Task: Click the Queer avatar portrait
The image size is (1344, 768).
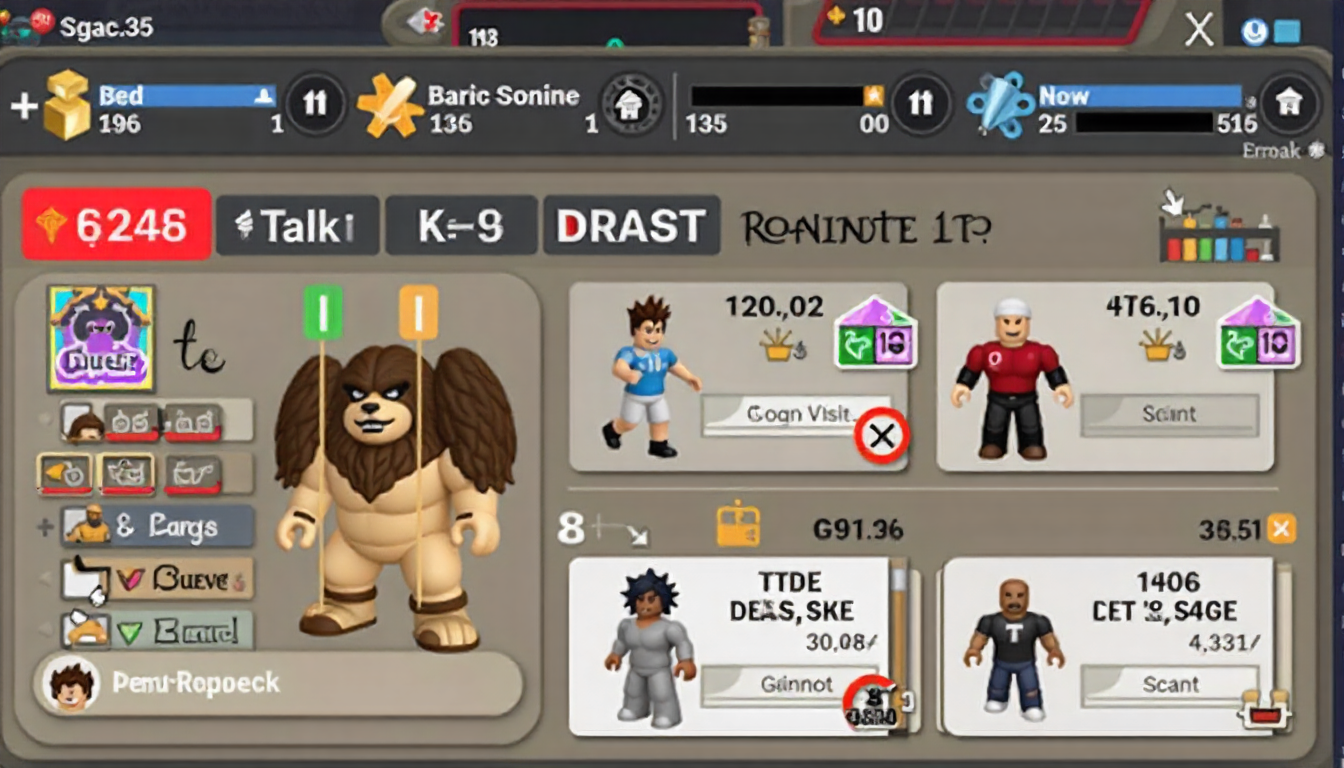Action: [x=100, y=337]
